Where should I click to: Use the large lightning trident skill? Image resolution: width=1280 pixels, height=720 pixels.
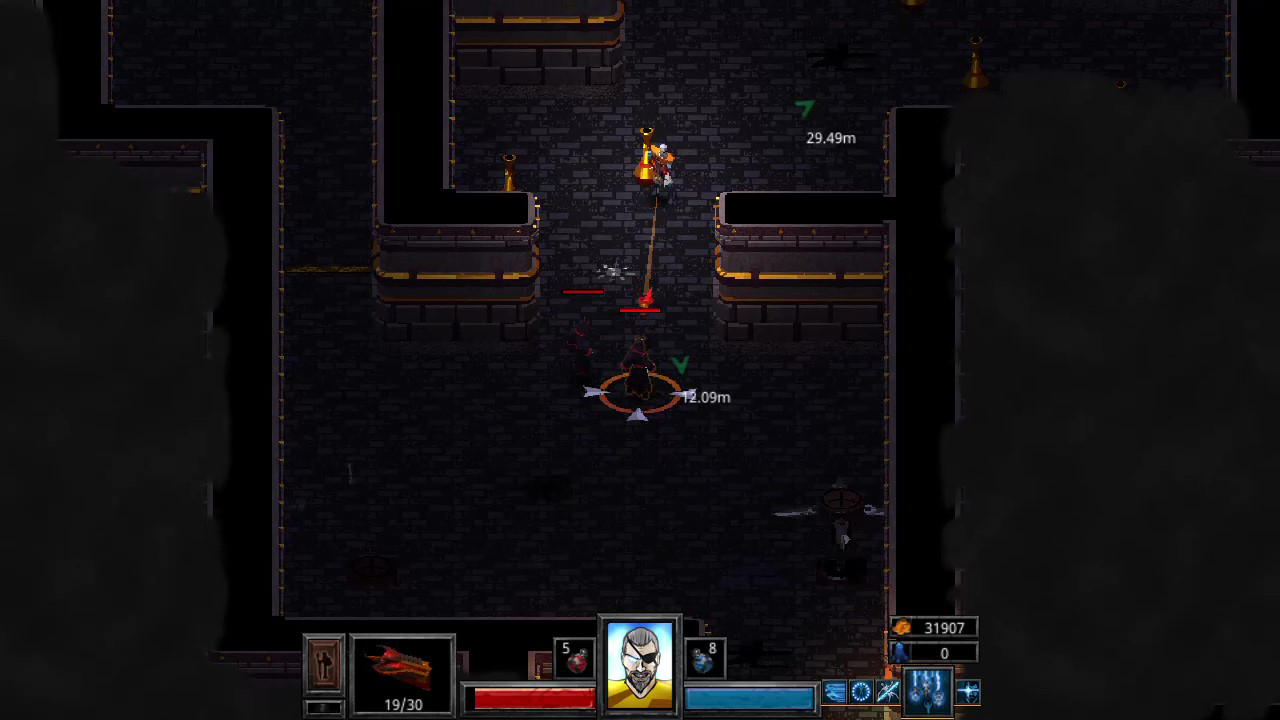coord(927,690)
